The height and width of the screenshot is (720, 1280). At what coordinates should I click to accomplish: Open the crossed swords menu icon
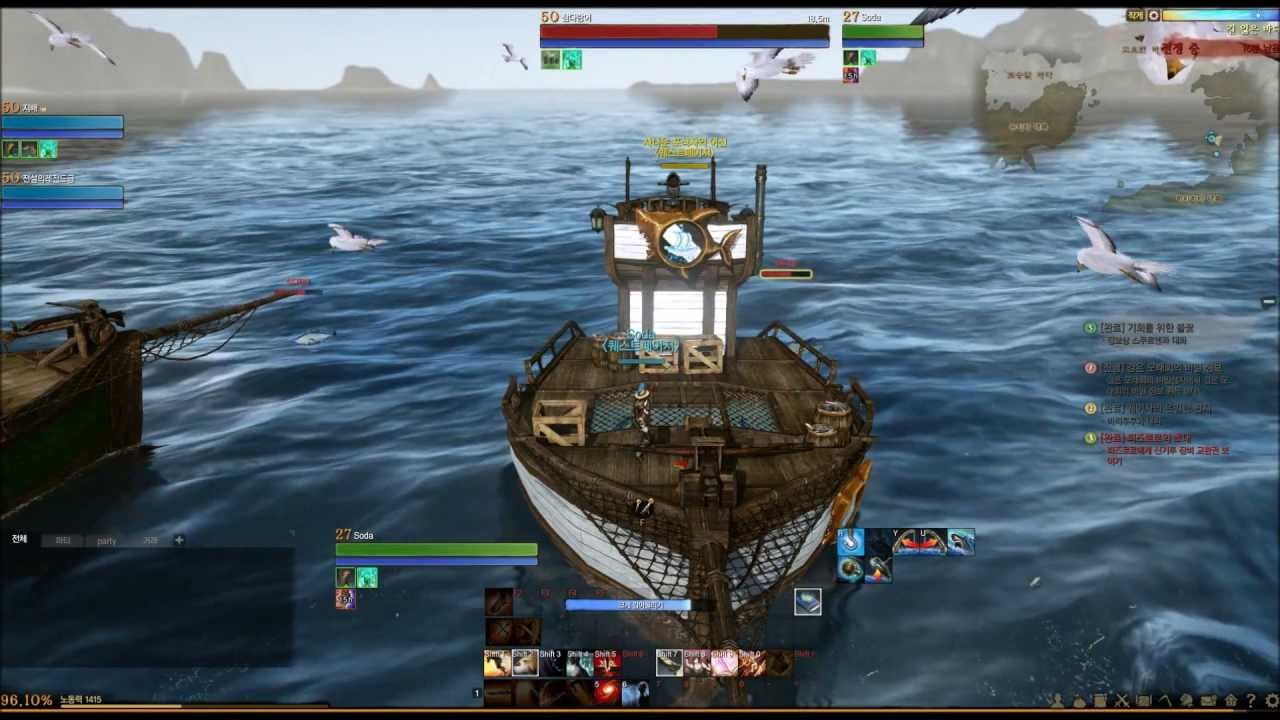[1122, 701]
